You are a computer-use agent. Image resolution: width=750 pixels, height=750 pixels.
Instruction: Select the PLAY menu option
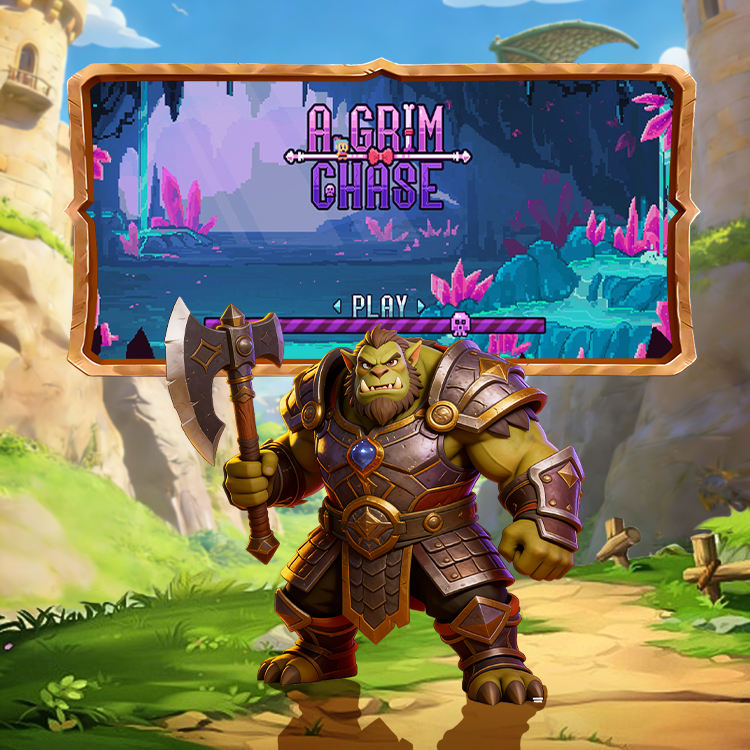tap(380, 306)
